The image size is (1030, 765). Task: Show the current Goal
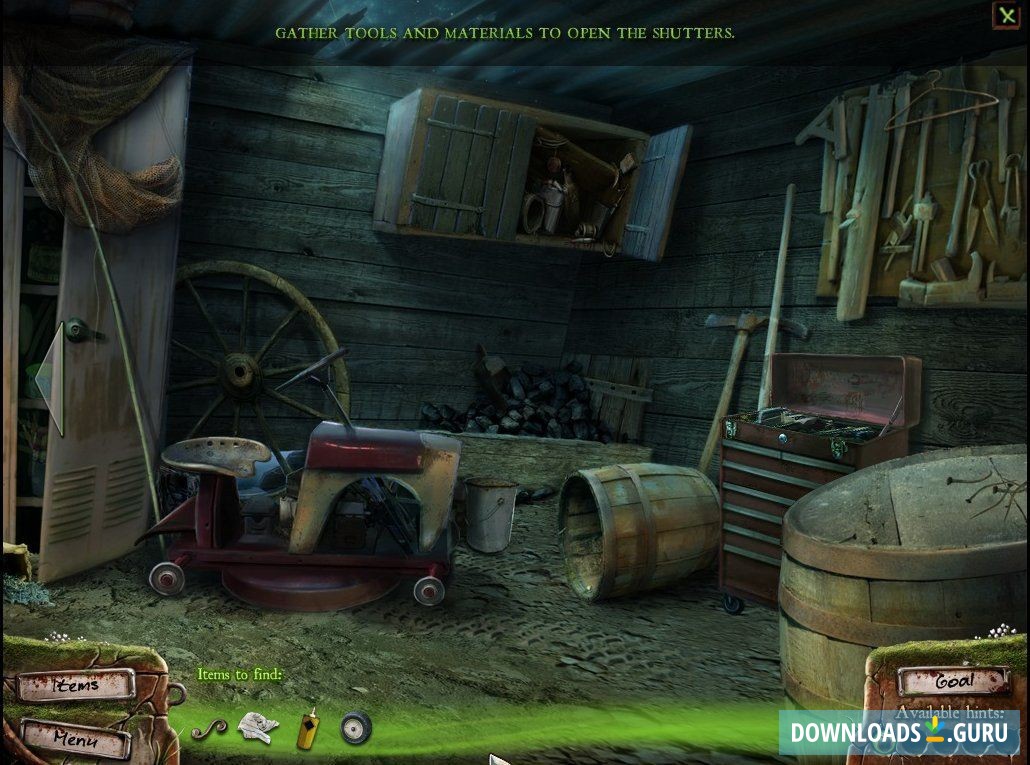point(953,681)
